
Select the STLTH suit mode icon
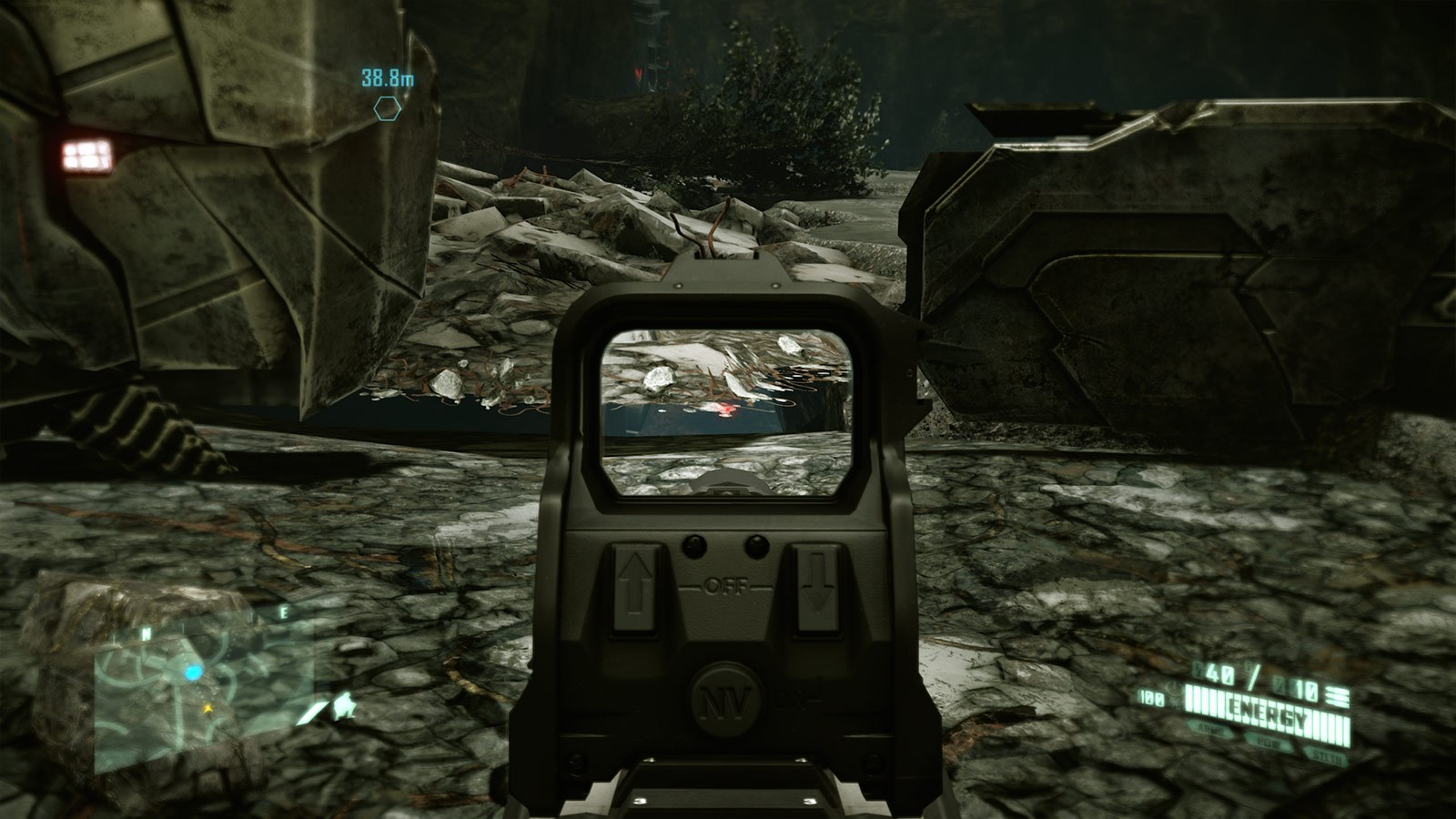coord(1327,755)
